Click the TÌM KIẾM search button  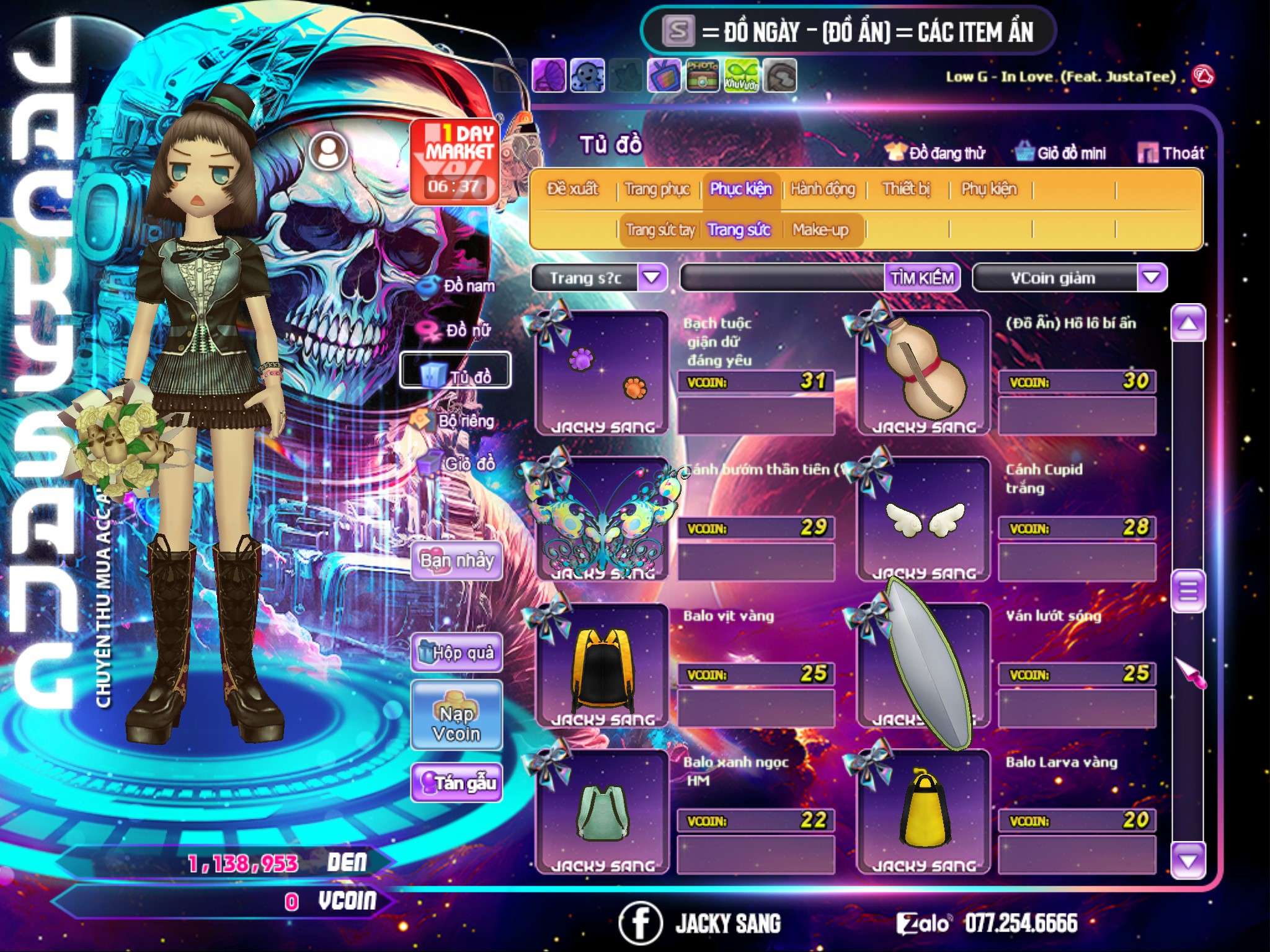click(921, 278)
